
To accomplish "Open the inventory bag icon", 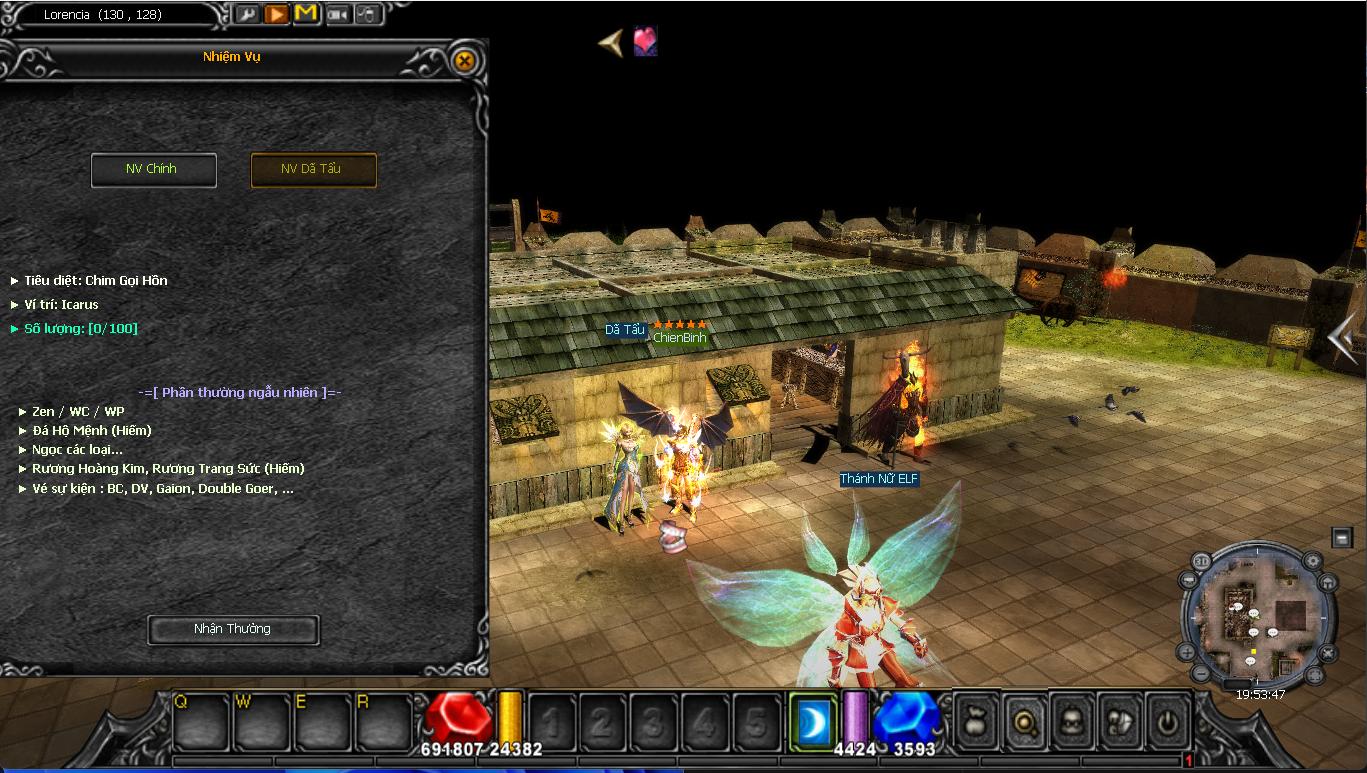I will [x=974, y=720].
